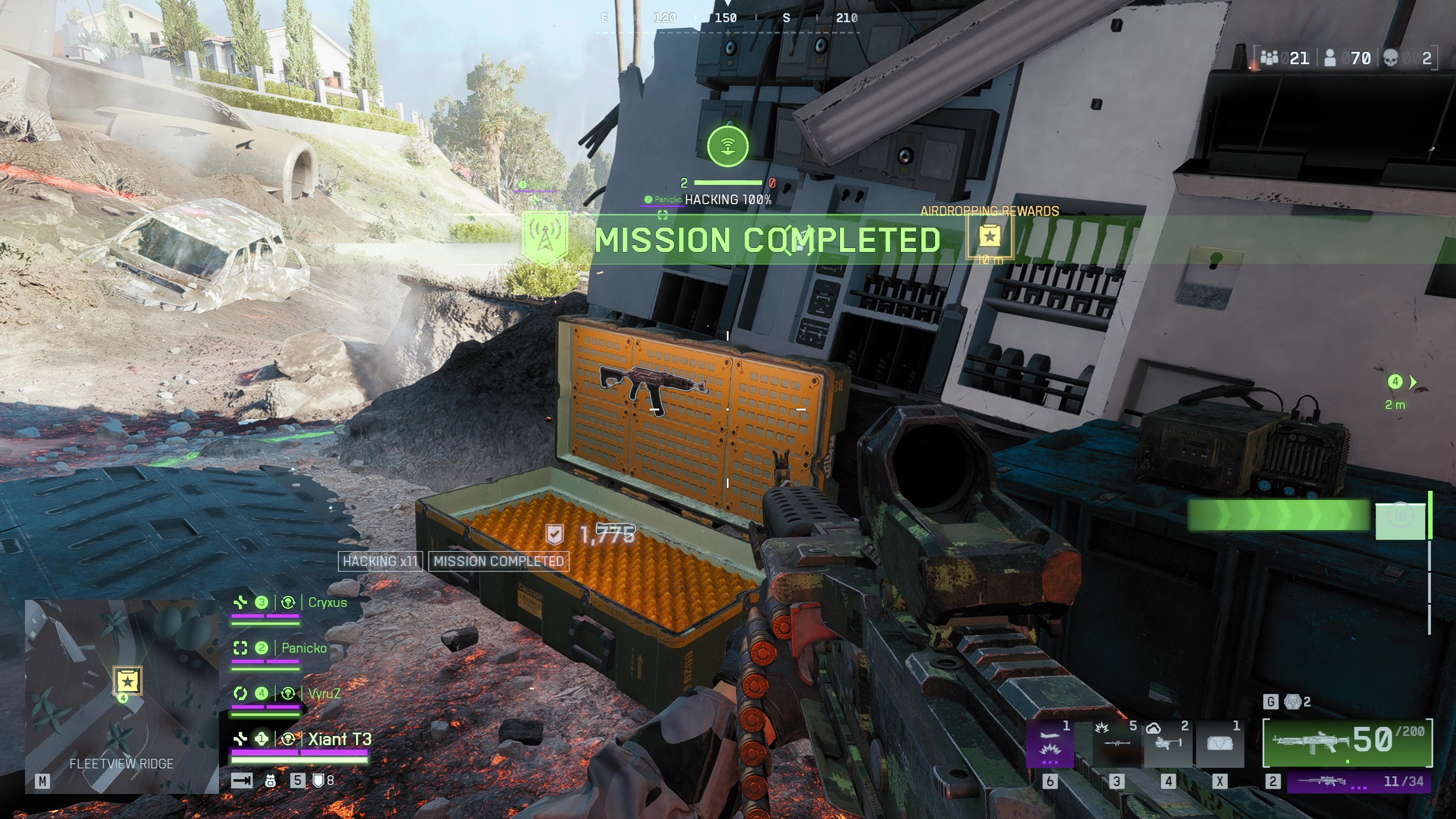1456x819 pixels.
Task: Pick squadmate VyruZ in the squad list
Action: pyautogui.click(x=324, y=694)
